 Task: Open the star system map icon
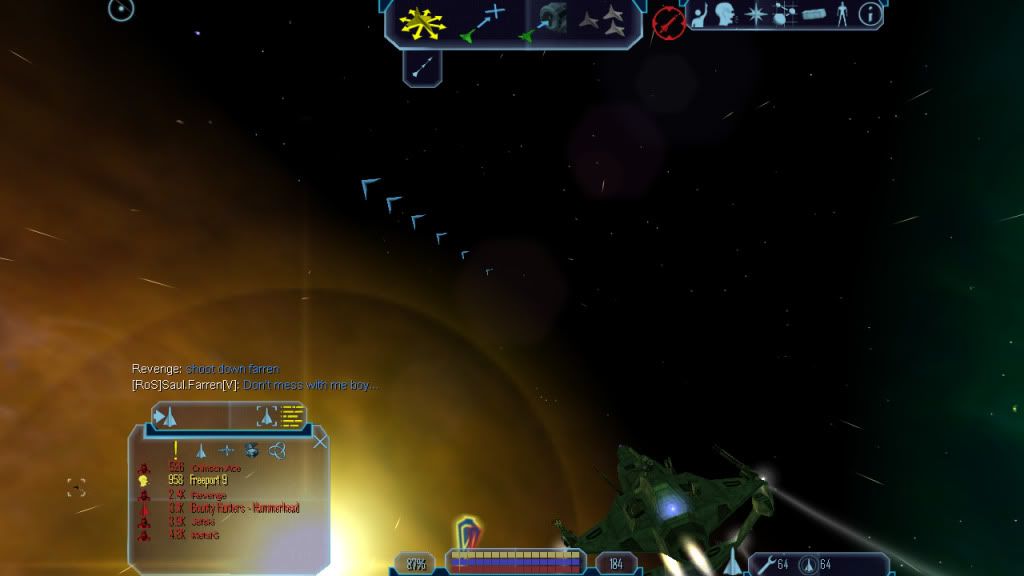[x=785, y=15]
